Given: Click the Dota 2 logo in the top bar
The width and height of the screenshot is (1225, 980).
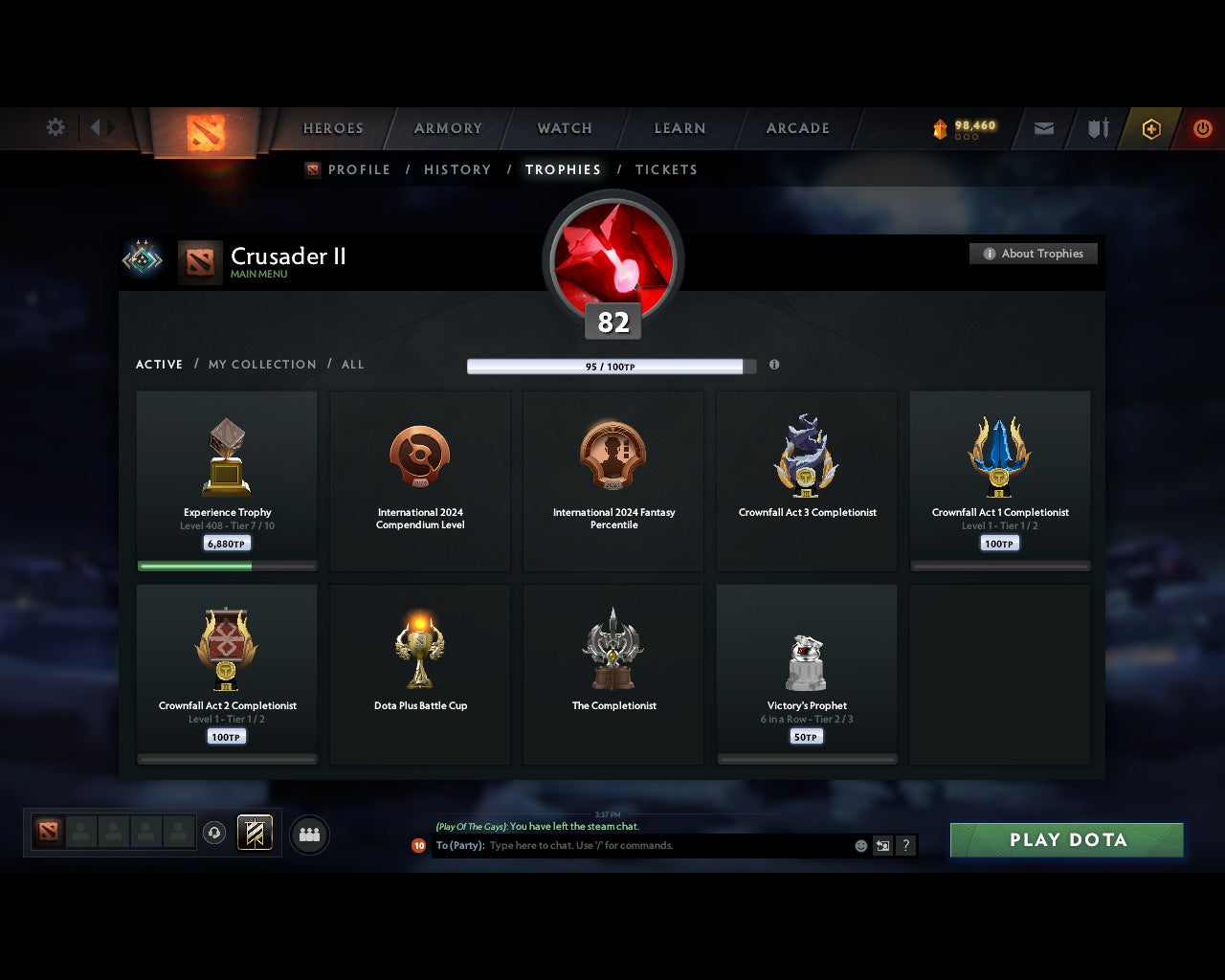Looking at the screenshot, I should pyautogui.click(x=204, y=133).
